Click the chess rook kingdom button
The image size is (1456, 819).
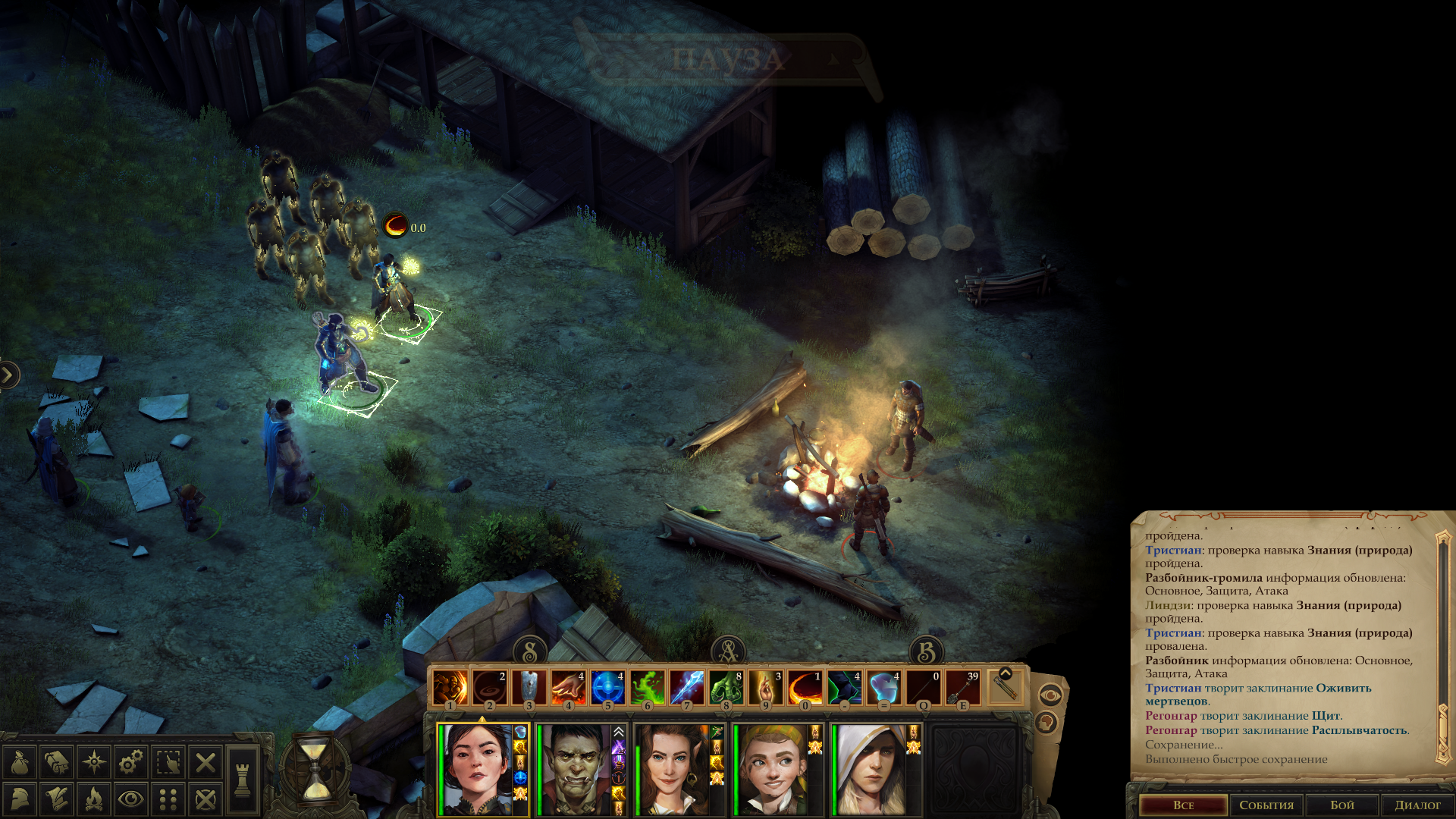pos(243,780)
